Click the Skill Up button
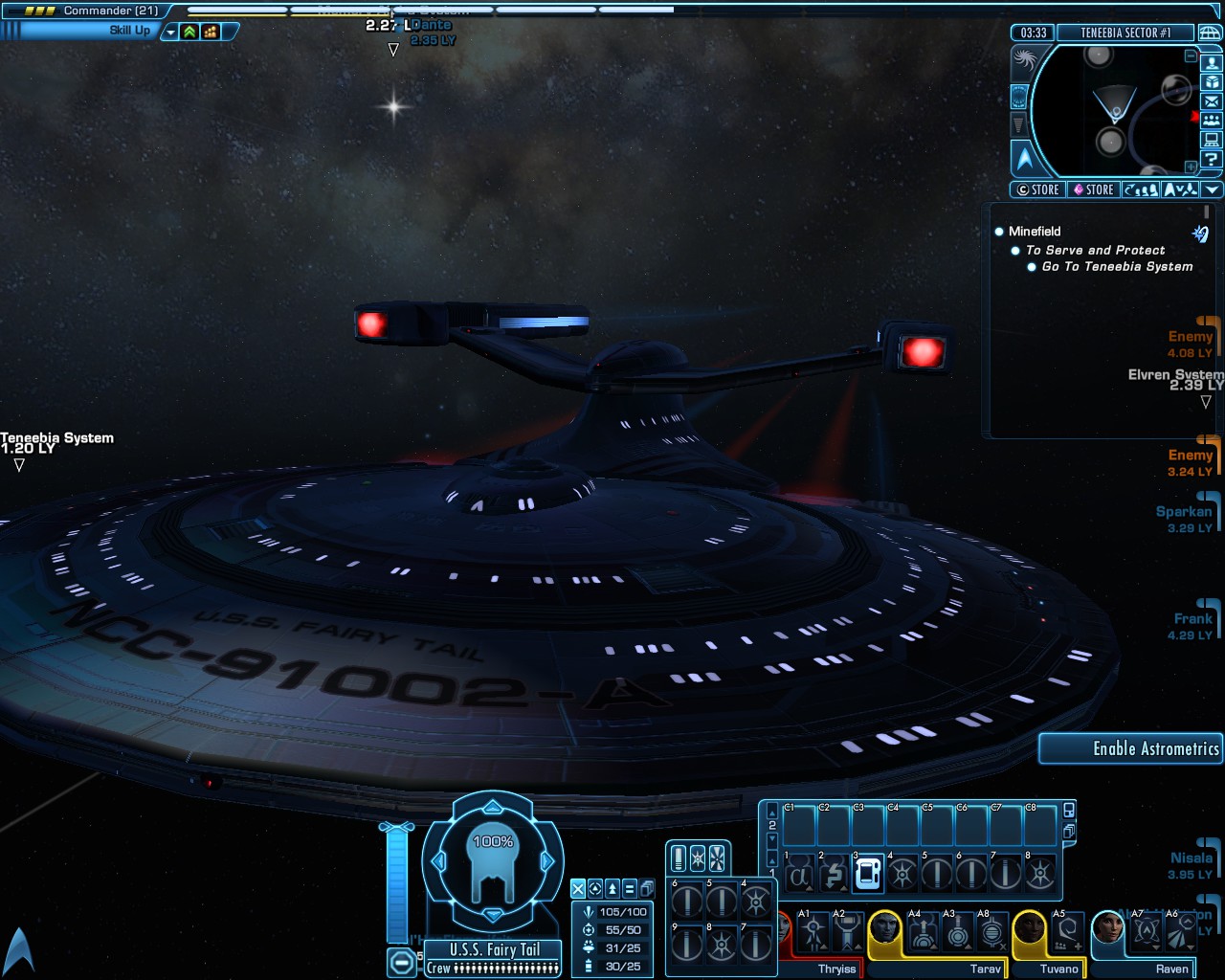 pos(129,31)
